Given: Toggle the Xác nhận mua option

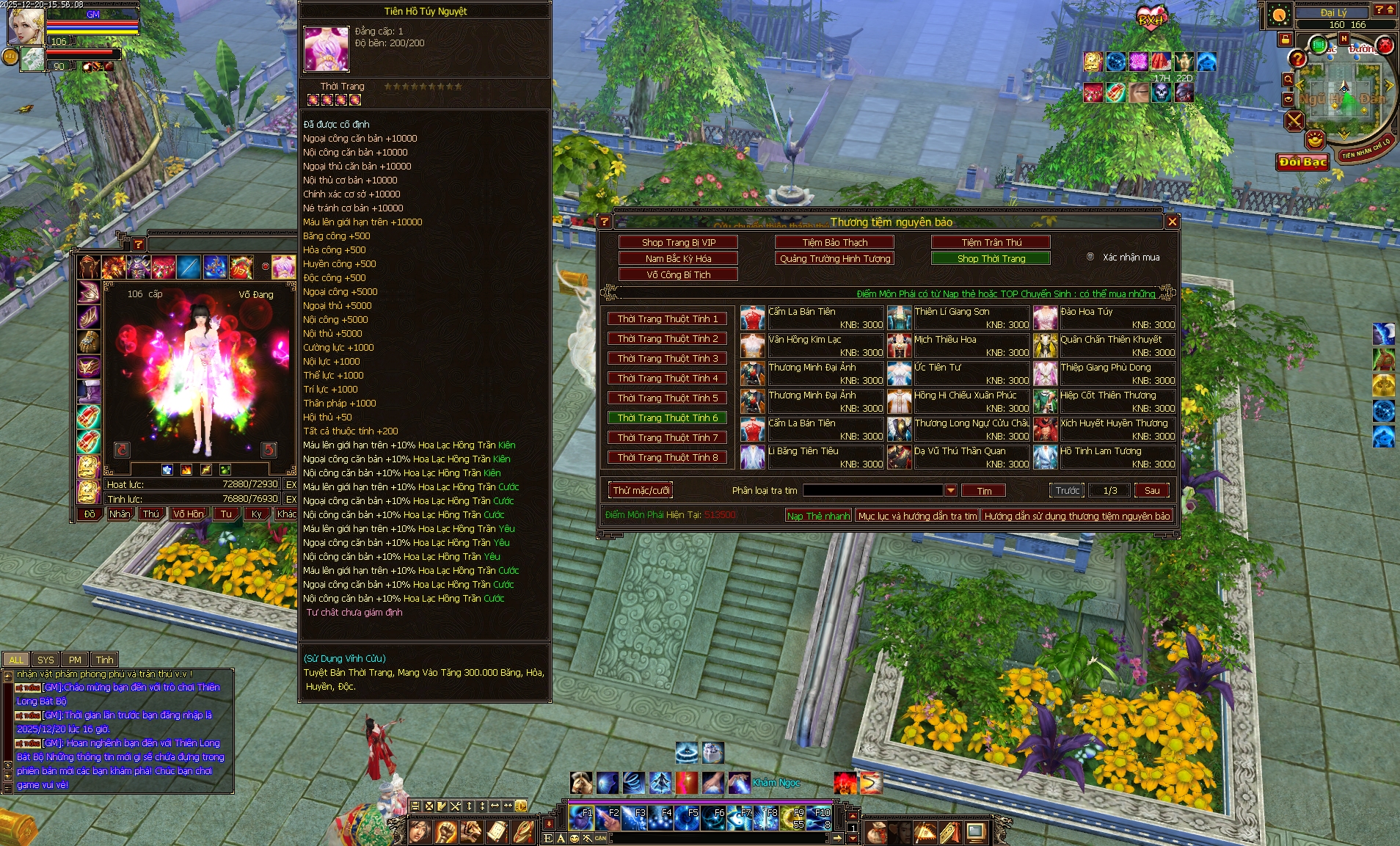Looking at the screenshot, I should [1090, 257].
